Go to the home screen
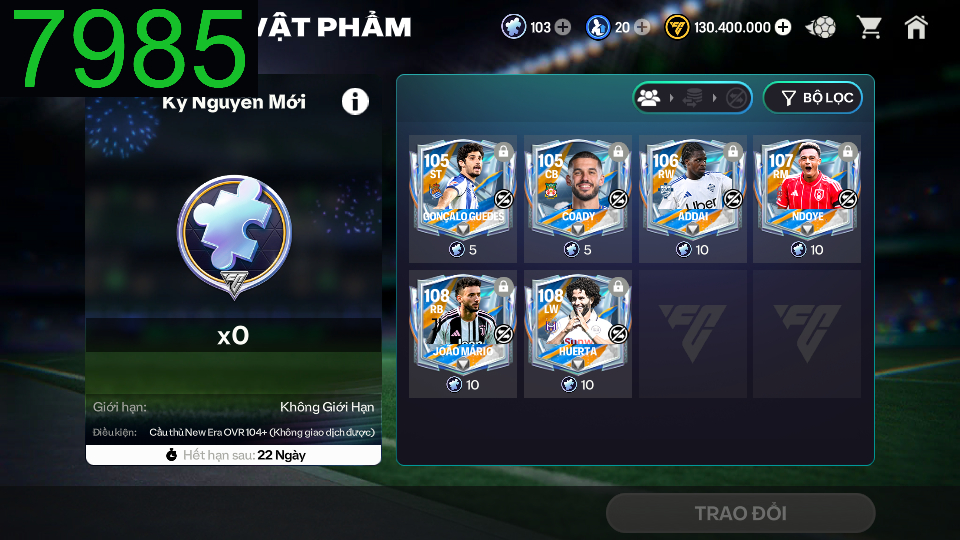 [916, 27]
